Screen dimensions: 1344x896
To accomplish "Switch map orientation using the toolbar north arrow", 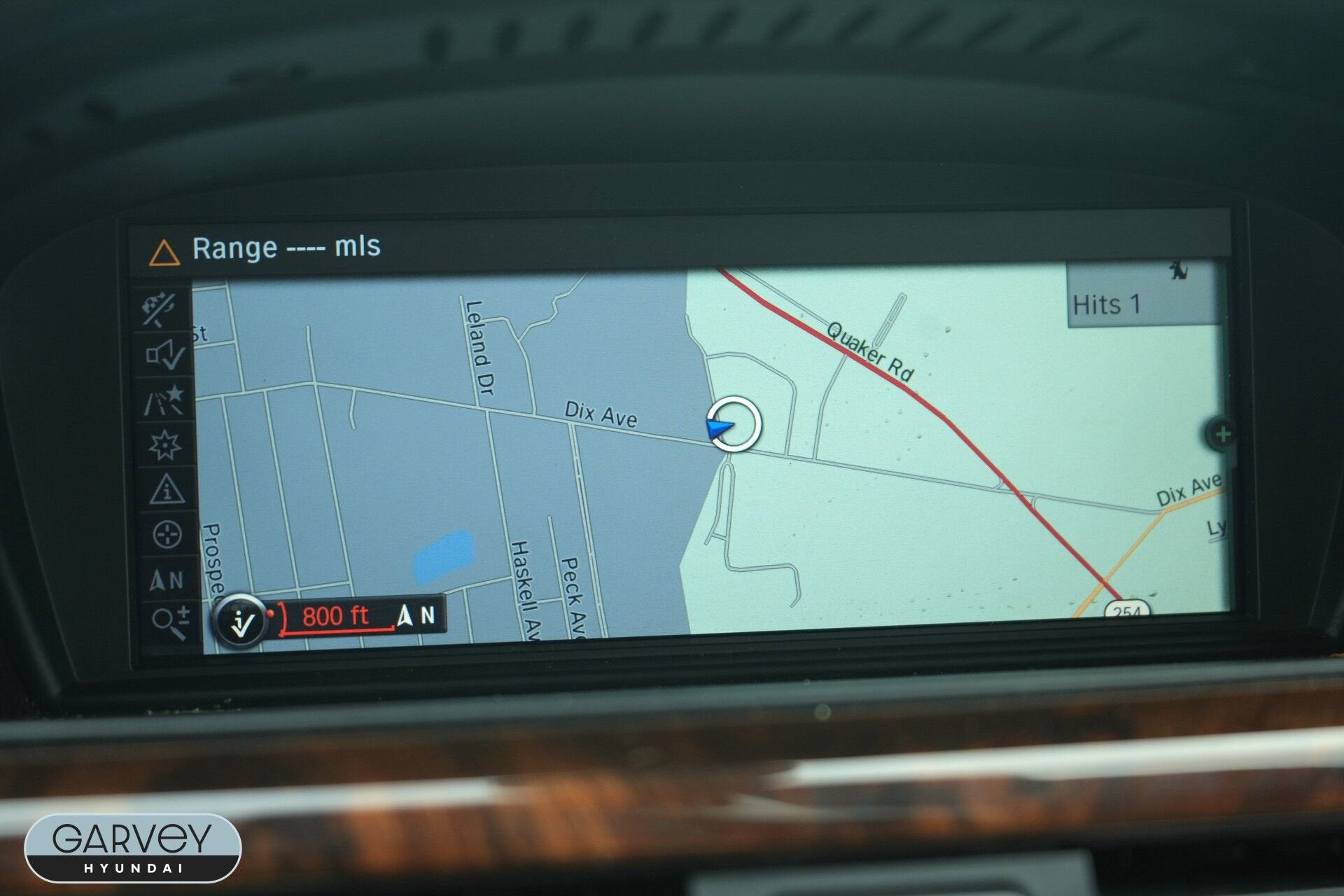I will tap(167, 580).
